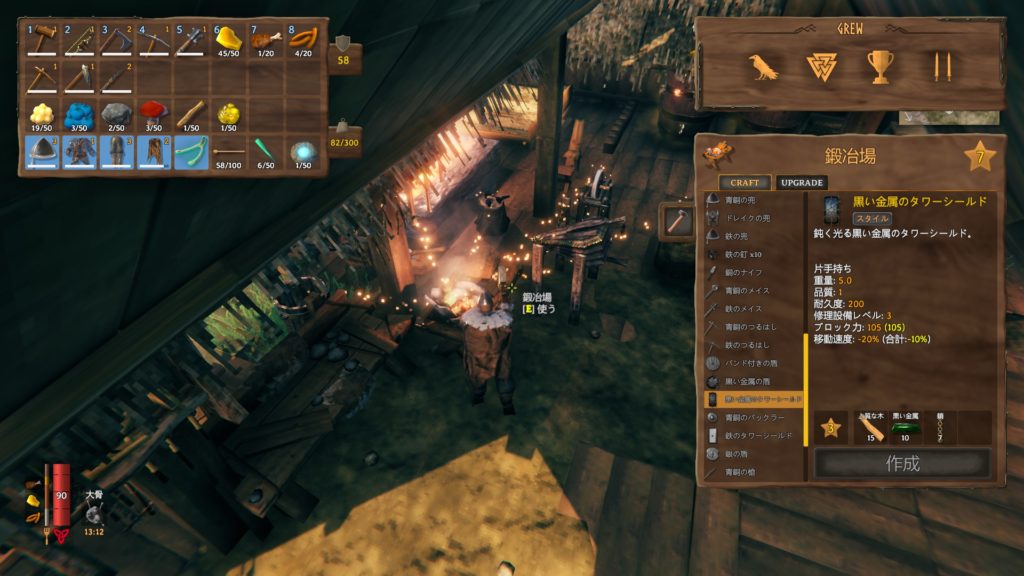Click the amber stack showing 45/50
Screen dimensions: 1024x576
229,41
